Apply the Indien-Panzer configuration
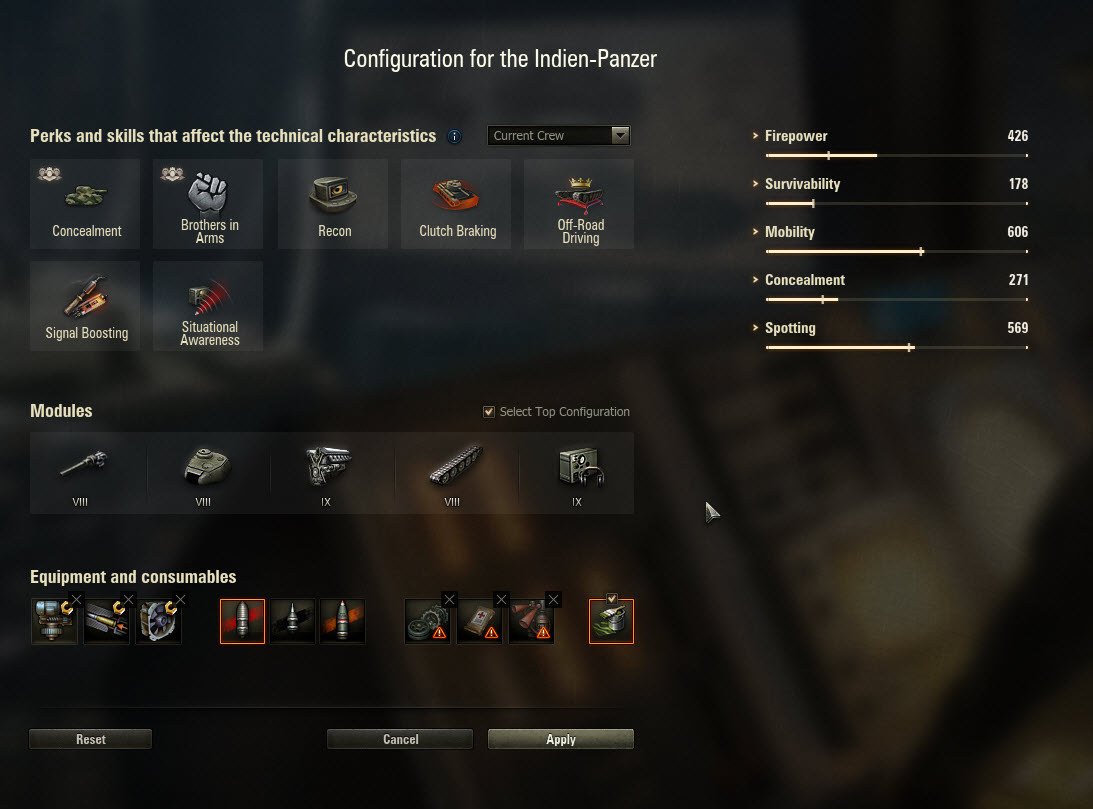Viewport: 1093px width, 809px height. pos(560,739)
